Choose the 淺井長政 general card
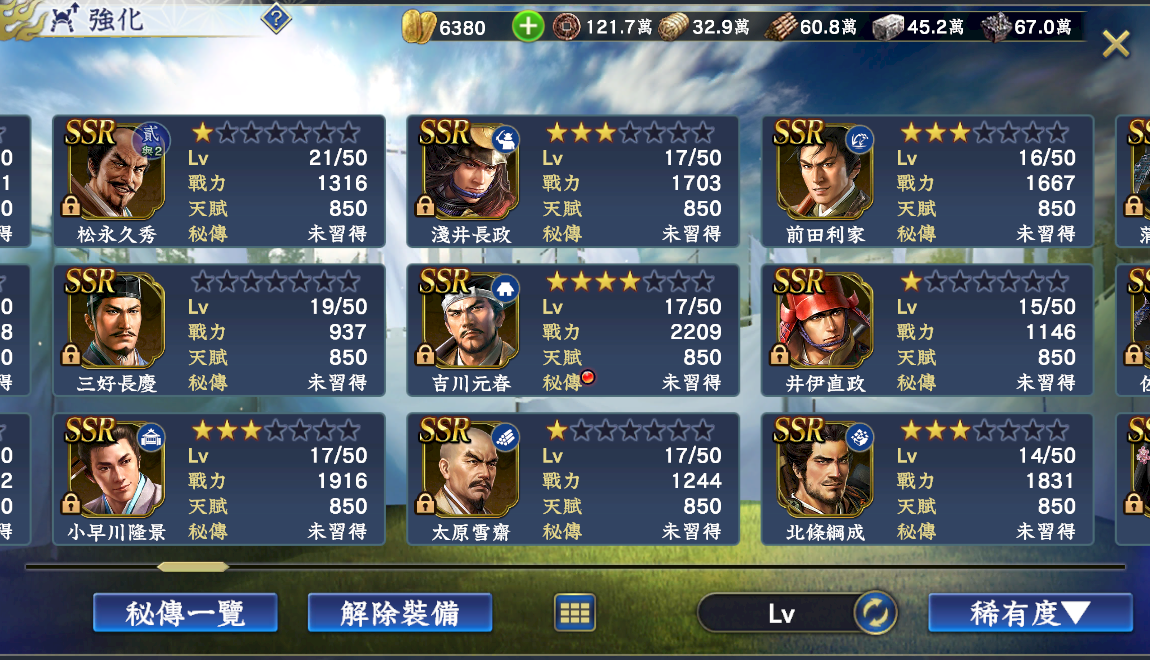1150x660 pixels. [573, 181]
